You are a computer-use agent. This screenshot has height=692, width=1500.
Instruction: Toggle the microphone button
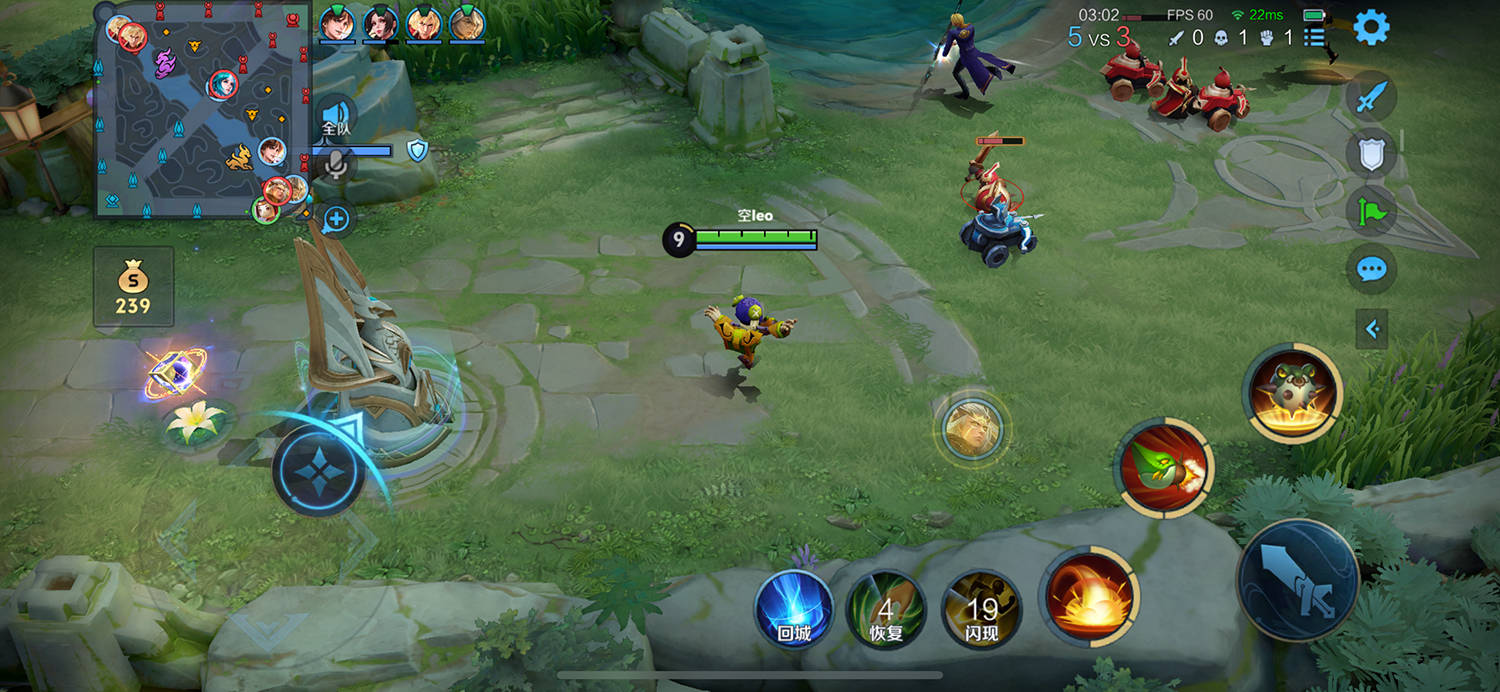click(337, 165)
